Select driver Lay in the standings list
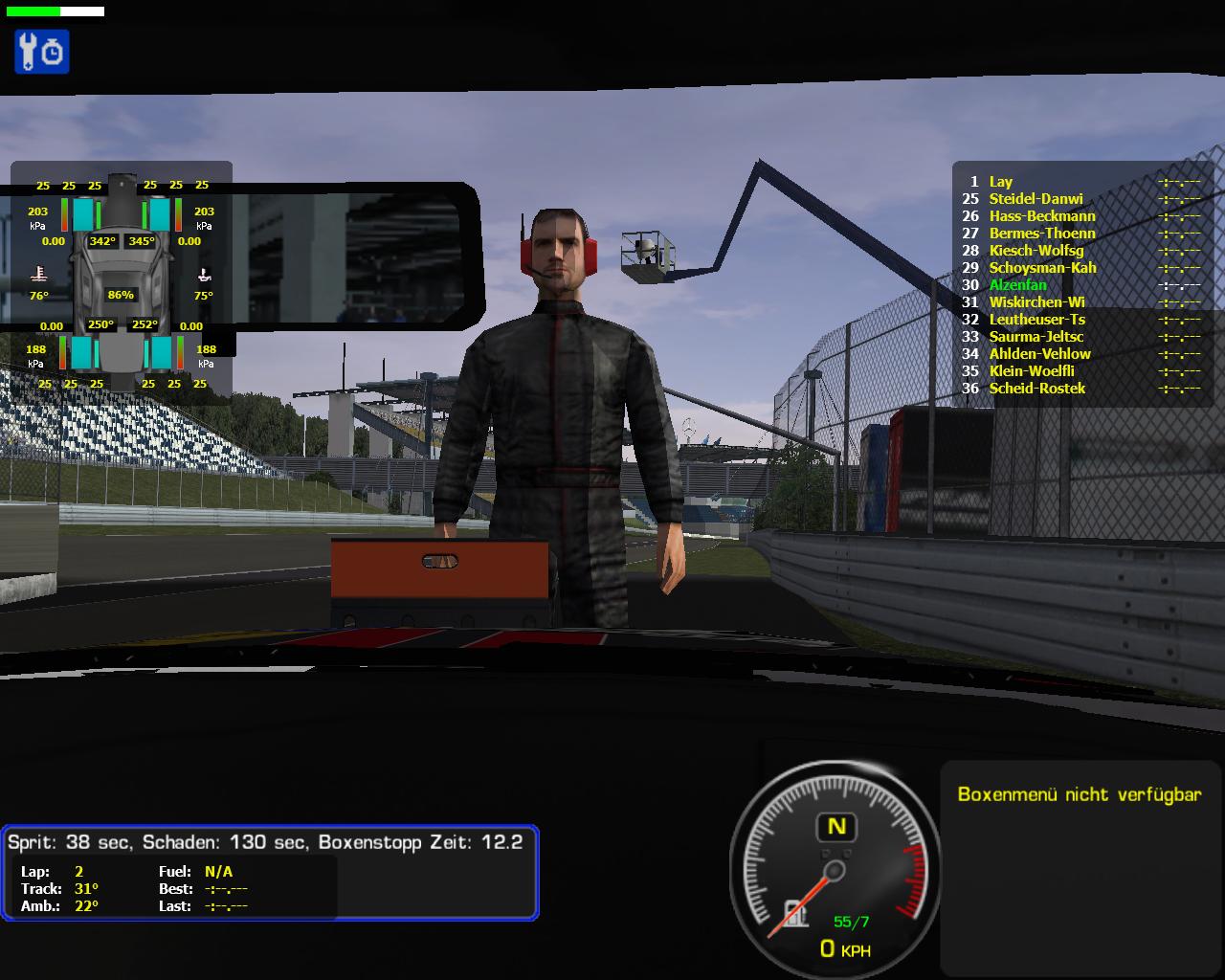 point(1001,182)
